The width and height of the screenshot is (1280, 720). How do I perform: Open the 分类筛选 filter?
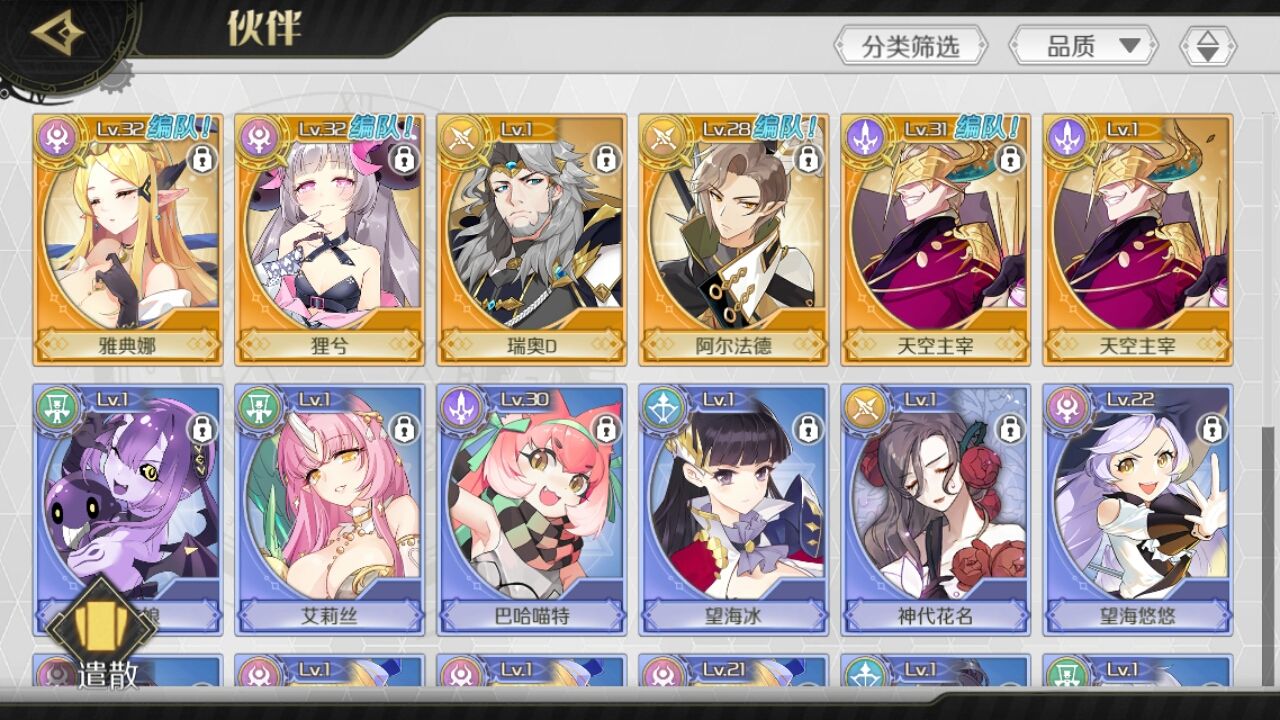pyautogui.click(x=910, y=46)
